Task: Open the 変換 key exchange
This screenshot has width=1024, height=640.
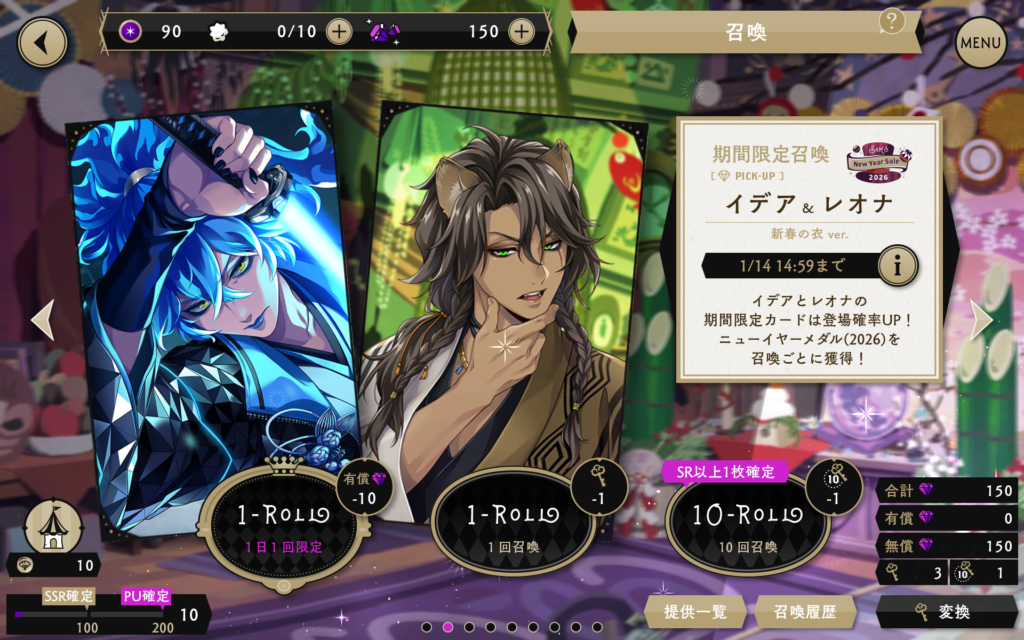Action: [940, 612]
